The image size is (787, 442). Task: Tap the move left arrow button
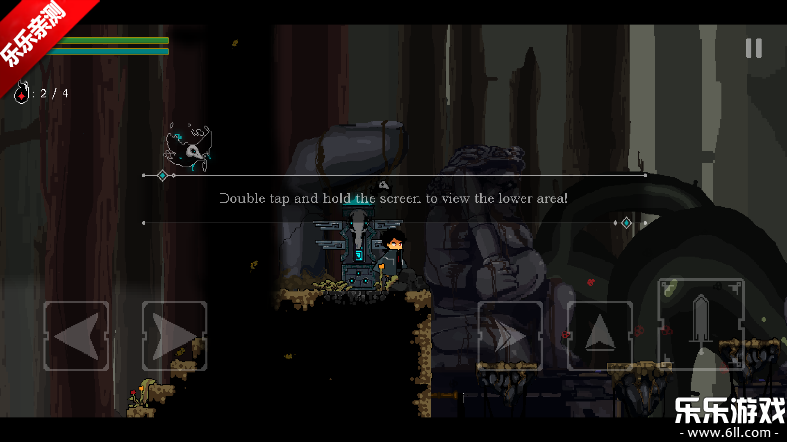click(77, 336)
